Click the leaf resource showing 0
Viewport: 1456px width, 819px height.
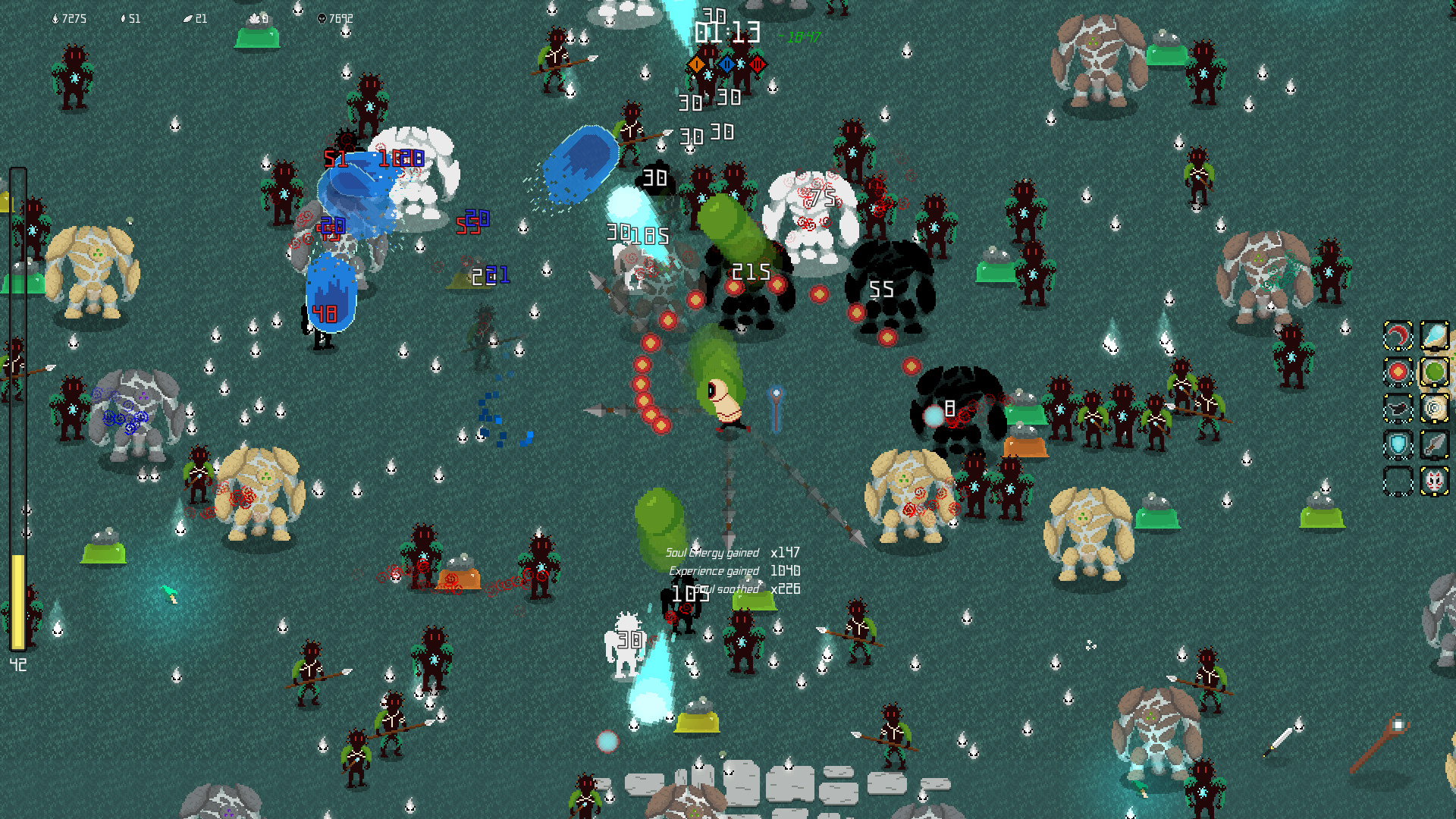tap(257, 17)
